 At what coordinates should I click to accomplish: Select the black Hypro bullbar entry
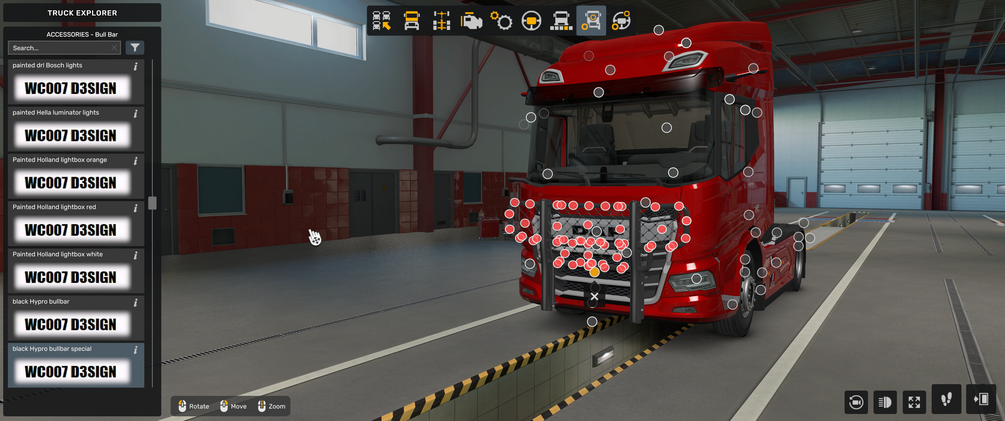point(70,324)
